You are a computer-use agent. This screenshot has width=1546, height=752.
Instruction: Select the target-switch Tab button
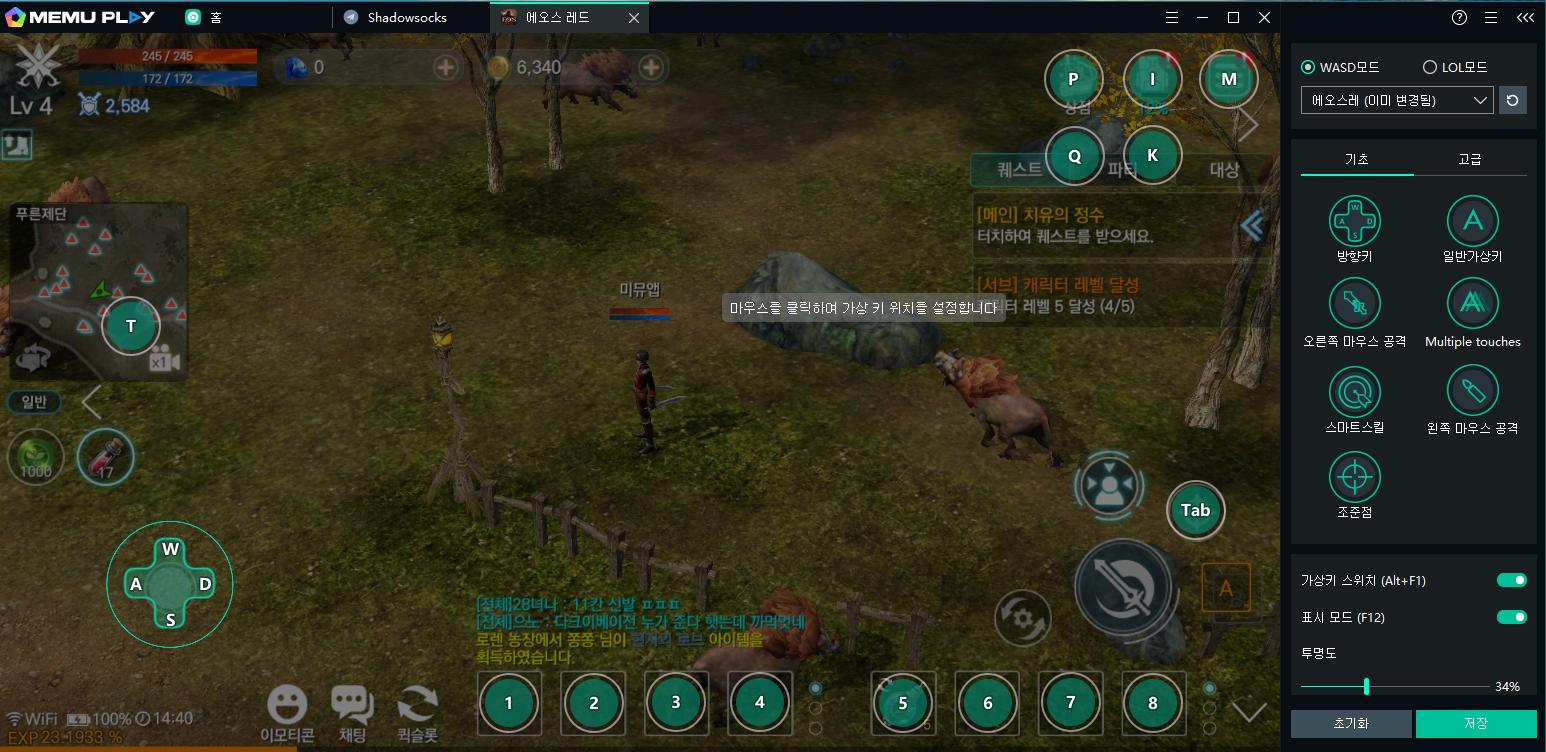tap(1195, 510)
